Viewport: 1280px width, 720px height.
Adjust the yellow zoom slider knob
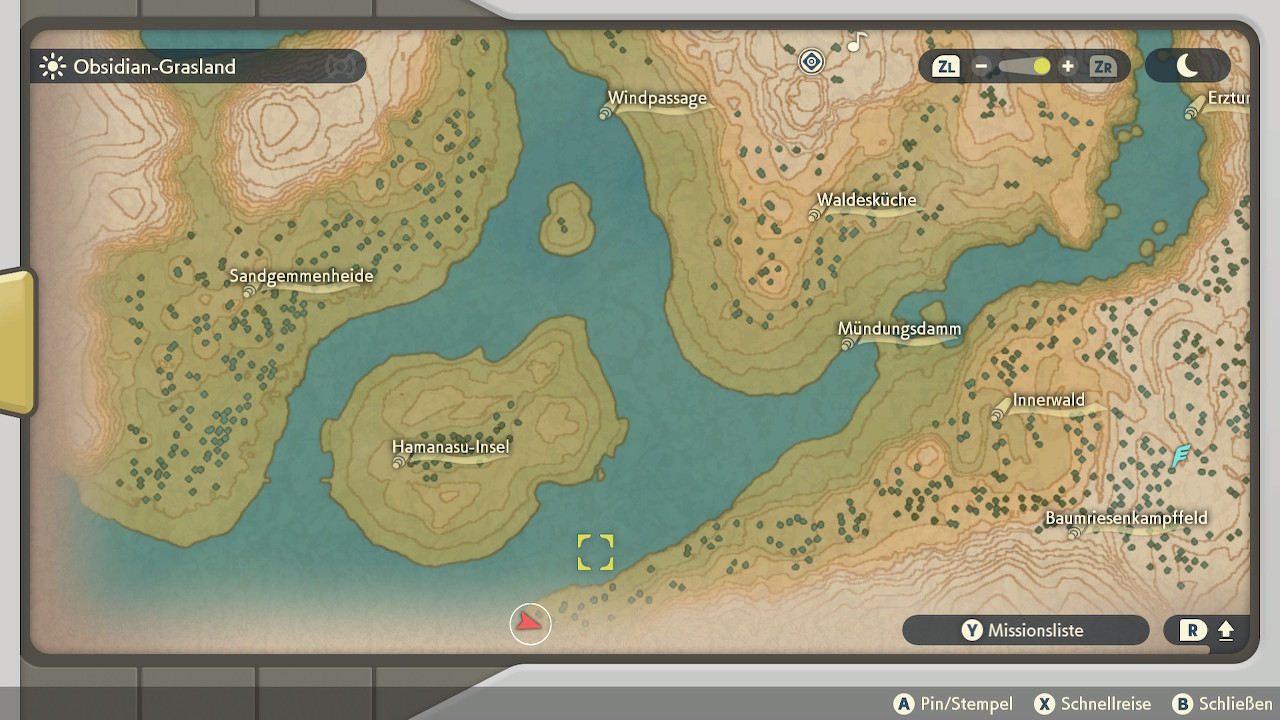[1042, 67]
